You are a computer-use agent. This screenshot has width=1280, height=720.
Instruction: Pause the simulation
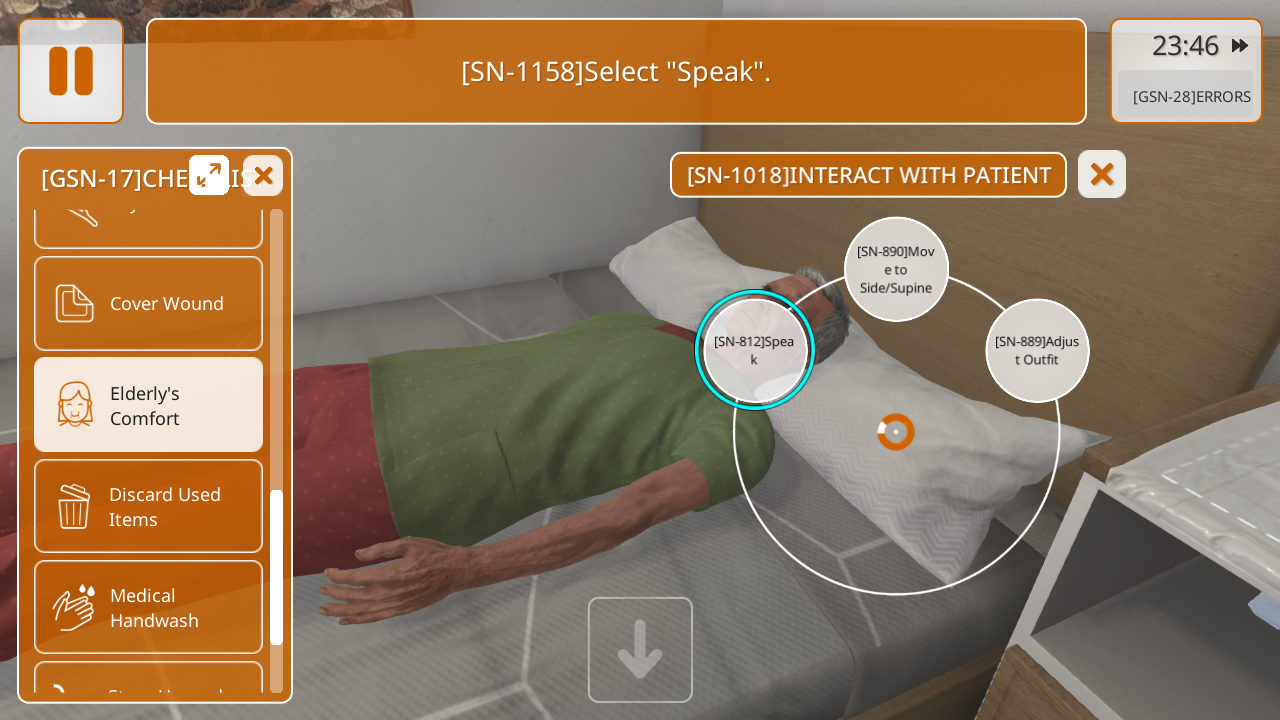pyautogui.click(x=71, y=71)
